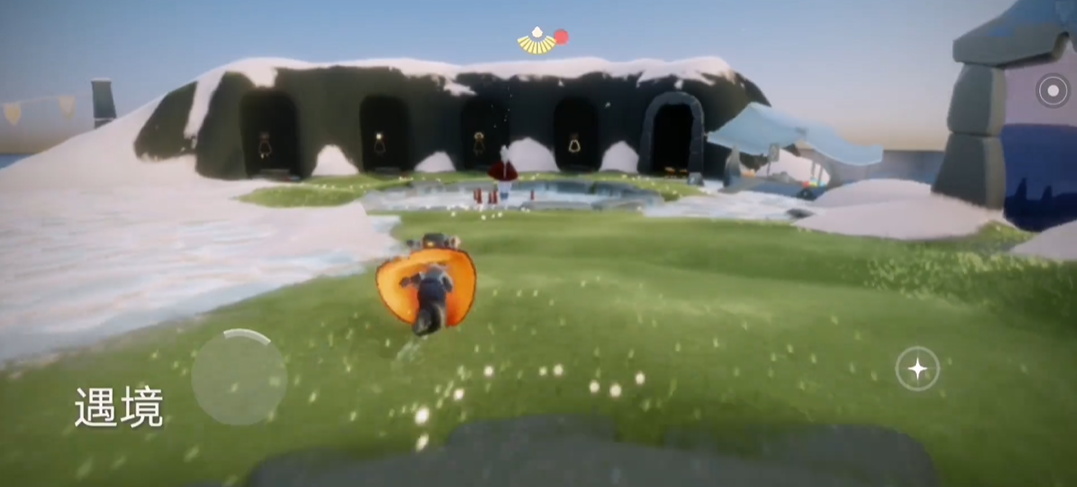Viewport: 1077px width, 487px height.
Task: Tap the four-point star emote button
Action: 916,369
